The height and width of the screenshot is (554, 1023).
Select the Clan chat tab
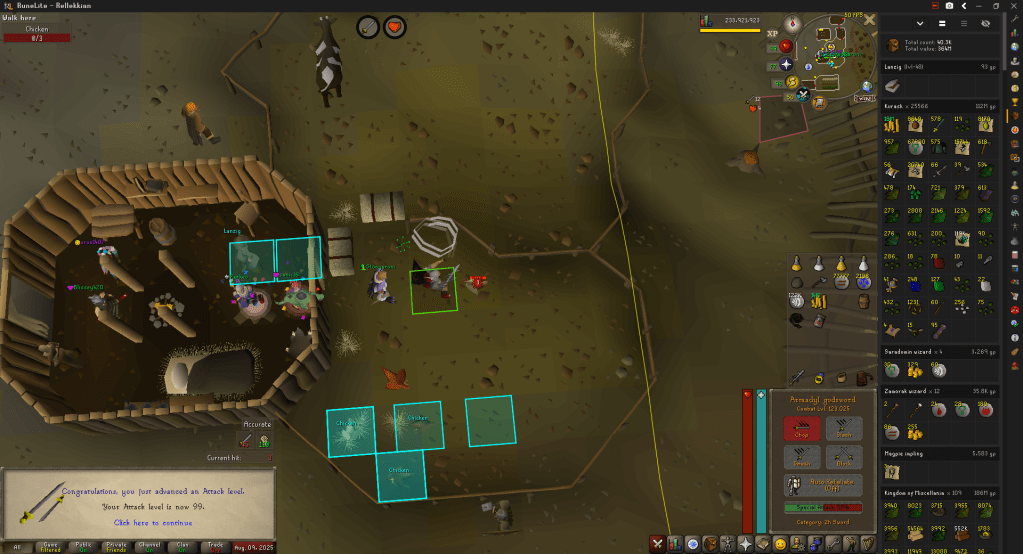tap(181, 546)
